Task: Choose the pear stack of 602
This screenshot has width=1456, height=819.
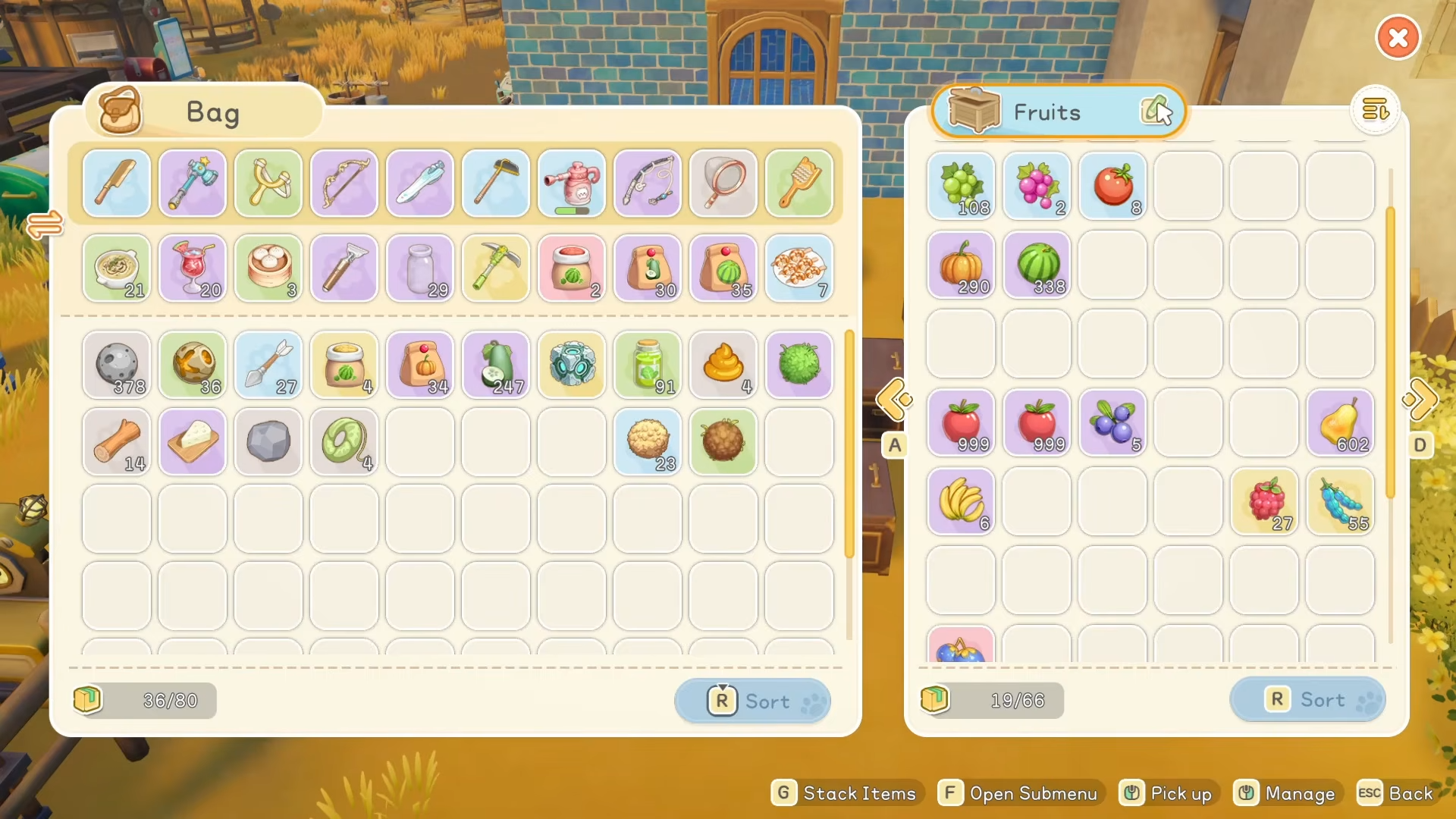Action: pyautogui.click(x=1340, y=423)
